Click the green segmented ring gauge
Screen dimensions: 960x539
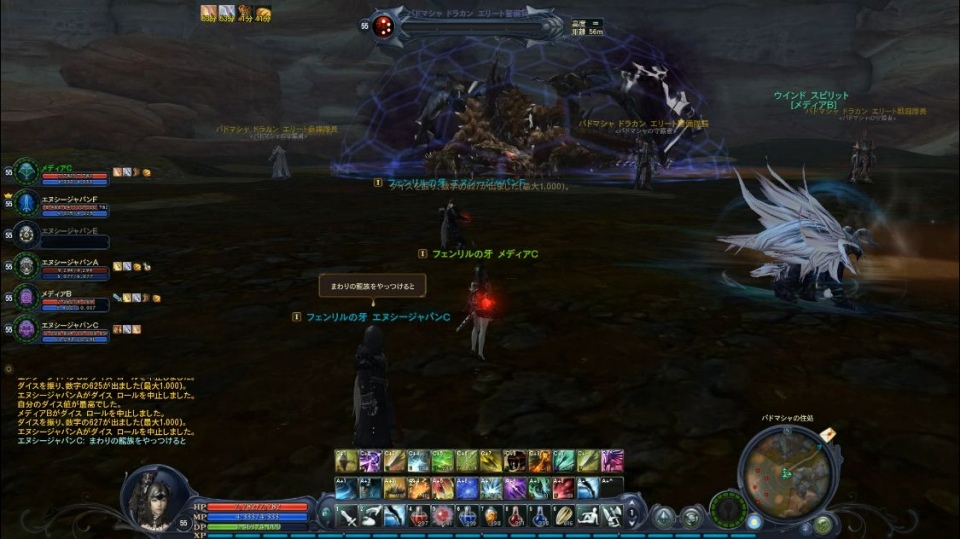(728, 507)
